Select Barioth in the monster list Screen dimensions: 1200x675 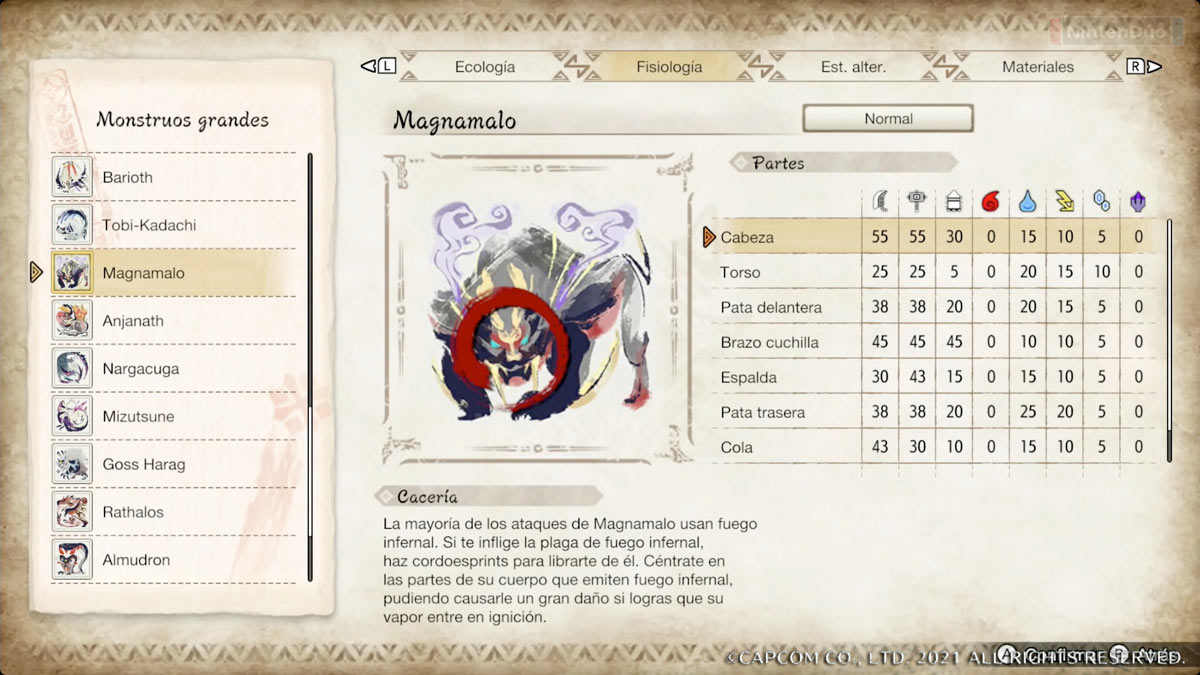pos(174,177)
